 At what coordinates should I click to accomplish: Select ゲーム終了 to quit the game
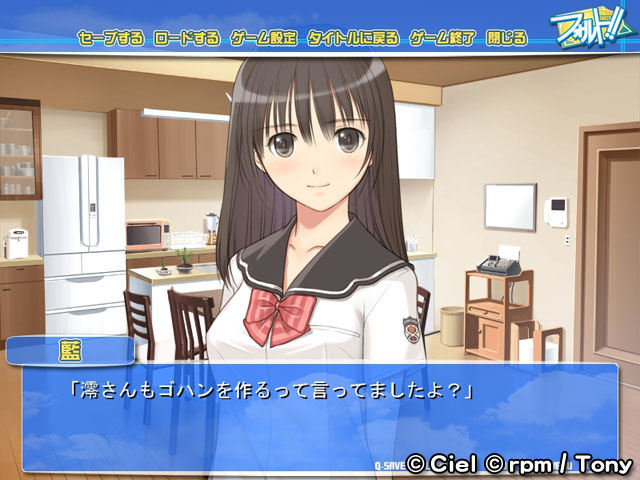pyautogui.click(x=442, y=39)
